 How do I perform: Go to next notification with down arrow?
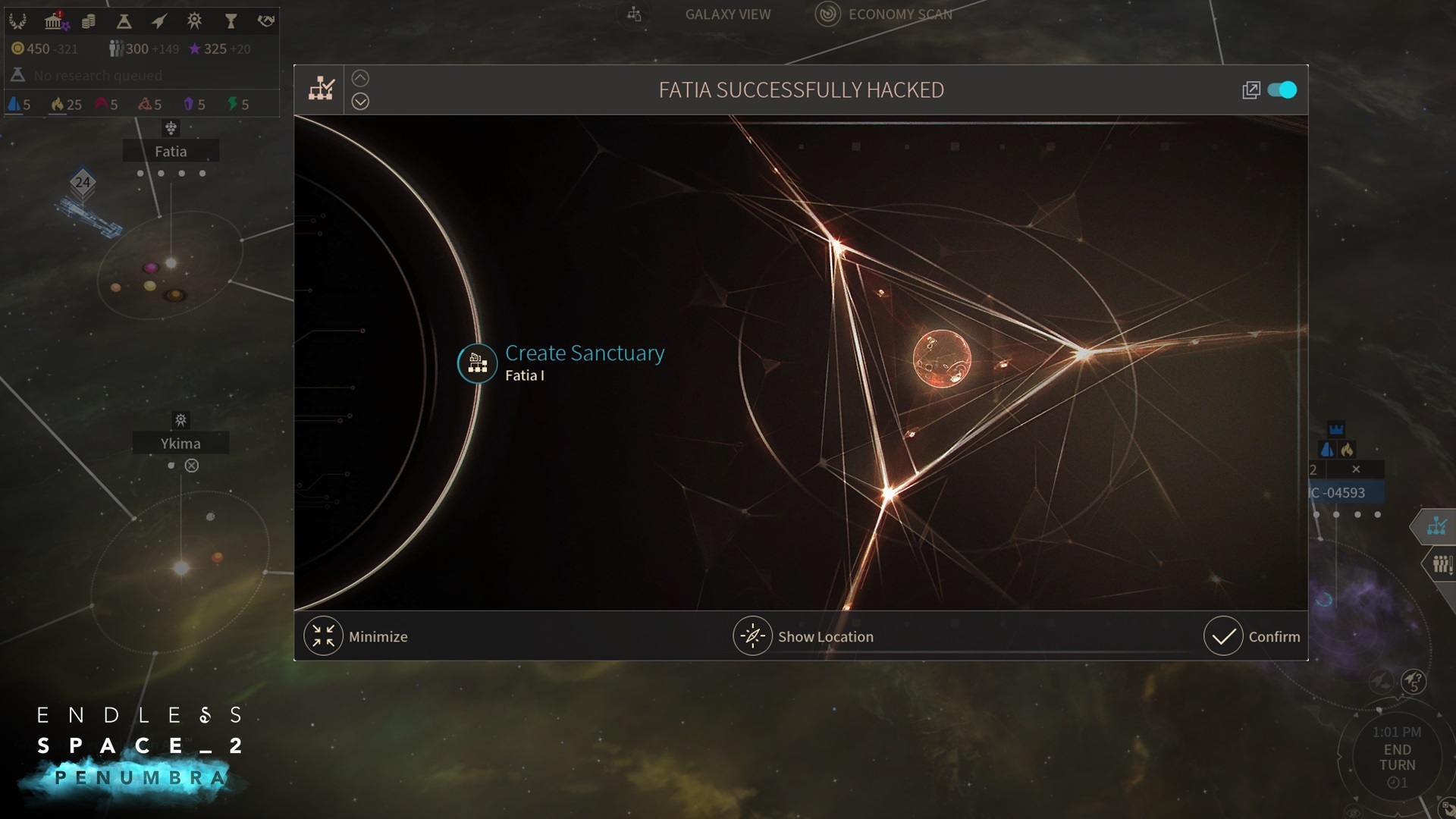click(360, 102)
